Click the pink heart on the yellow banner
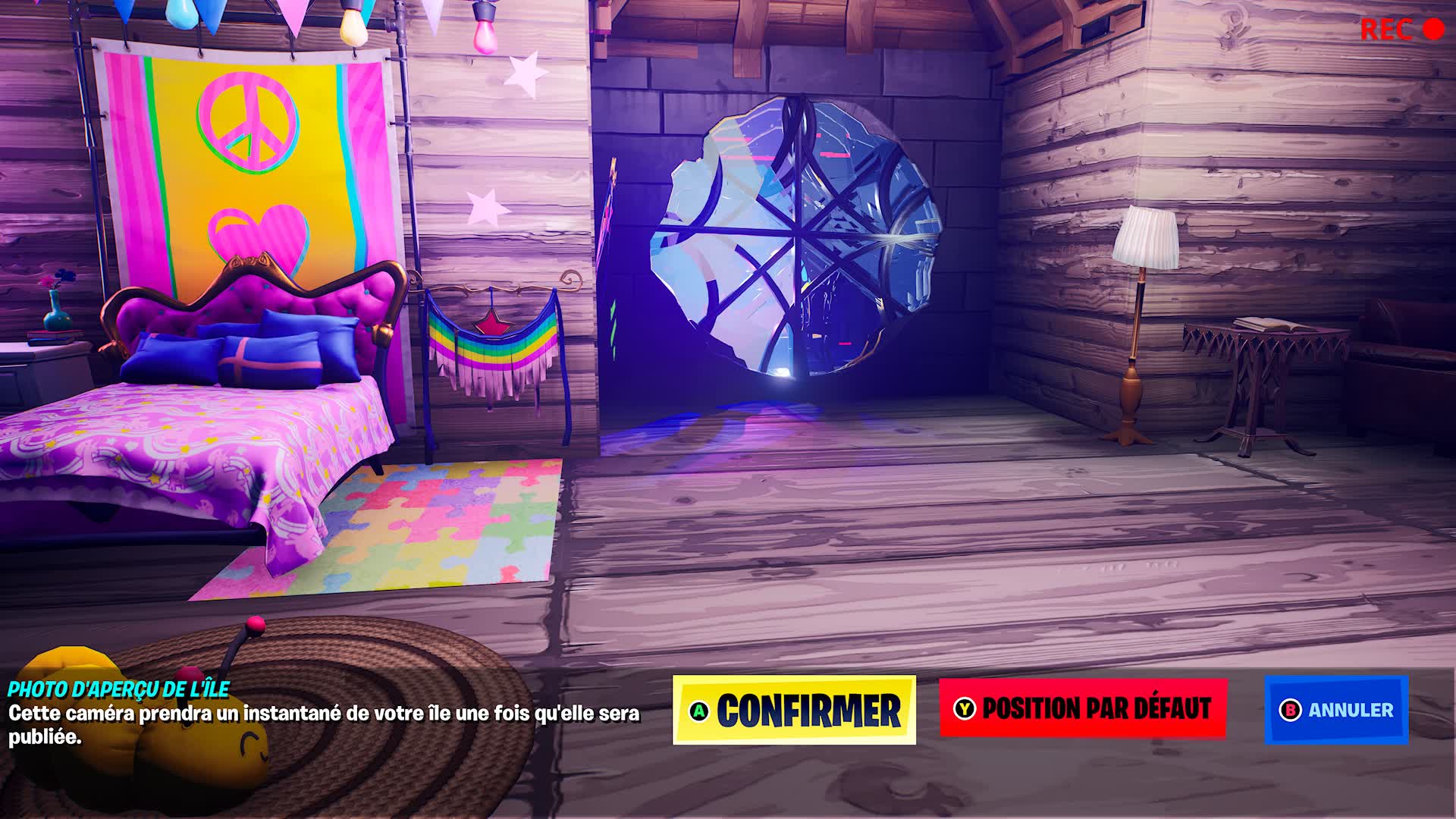This screenshot has width=1456, height=819. tap(258, 231)
